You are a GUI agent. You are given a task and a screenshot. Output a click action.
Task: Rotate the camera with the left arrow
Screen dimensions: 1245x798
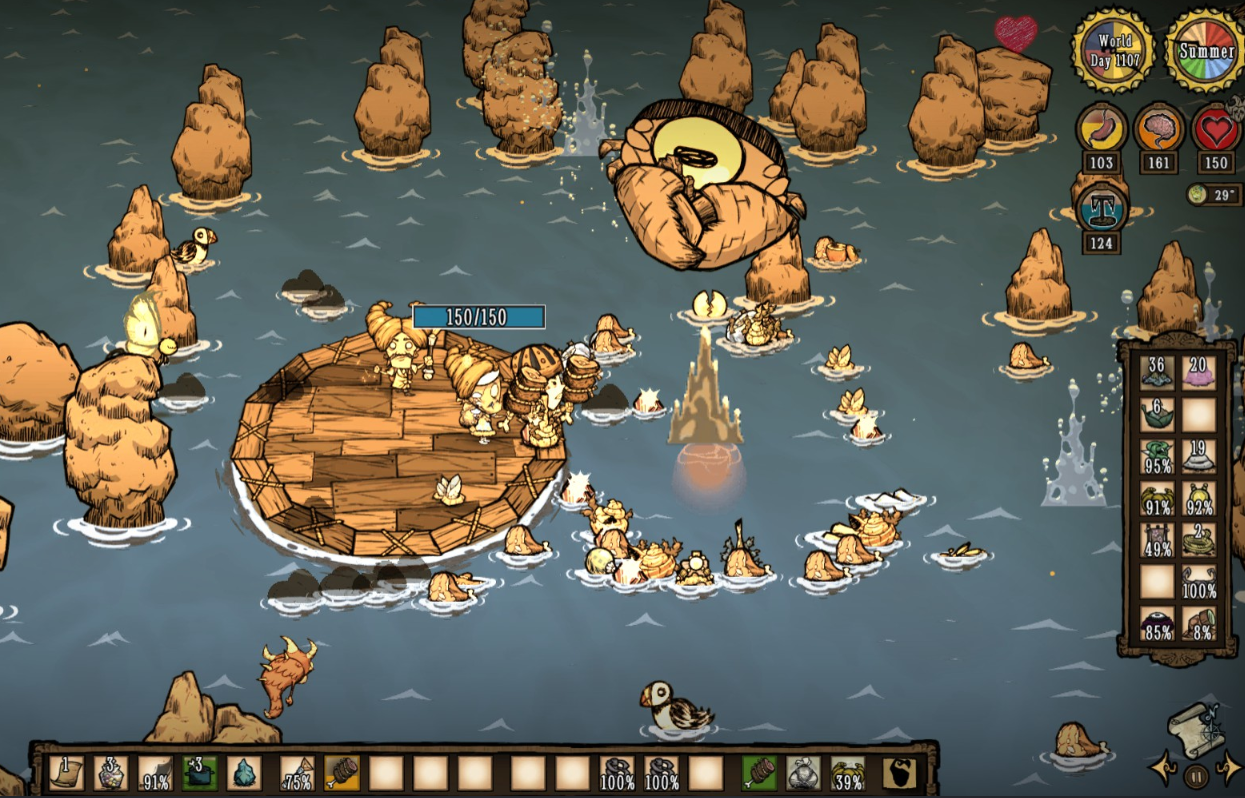[x=1164, y=769]
